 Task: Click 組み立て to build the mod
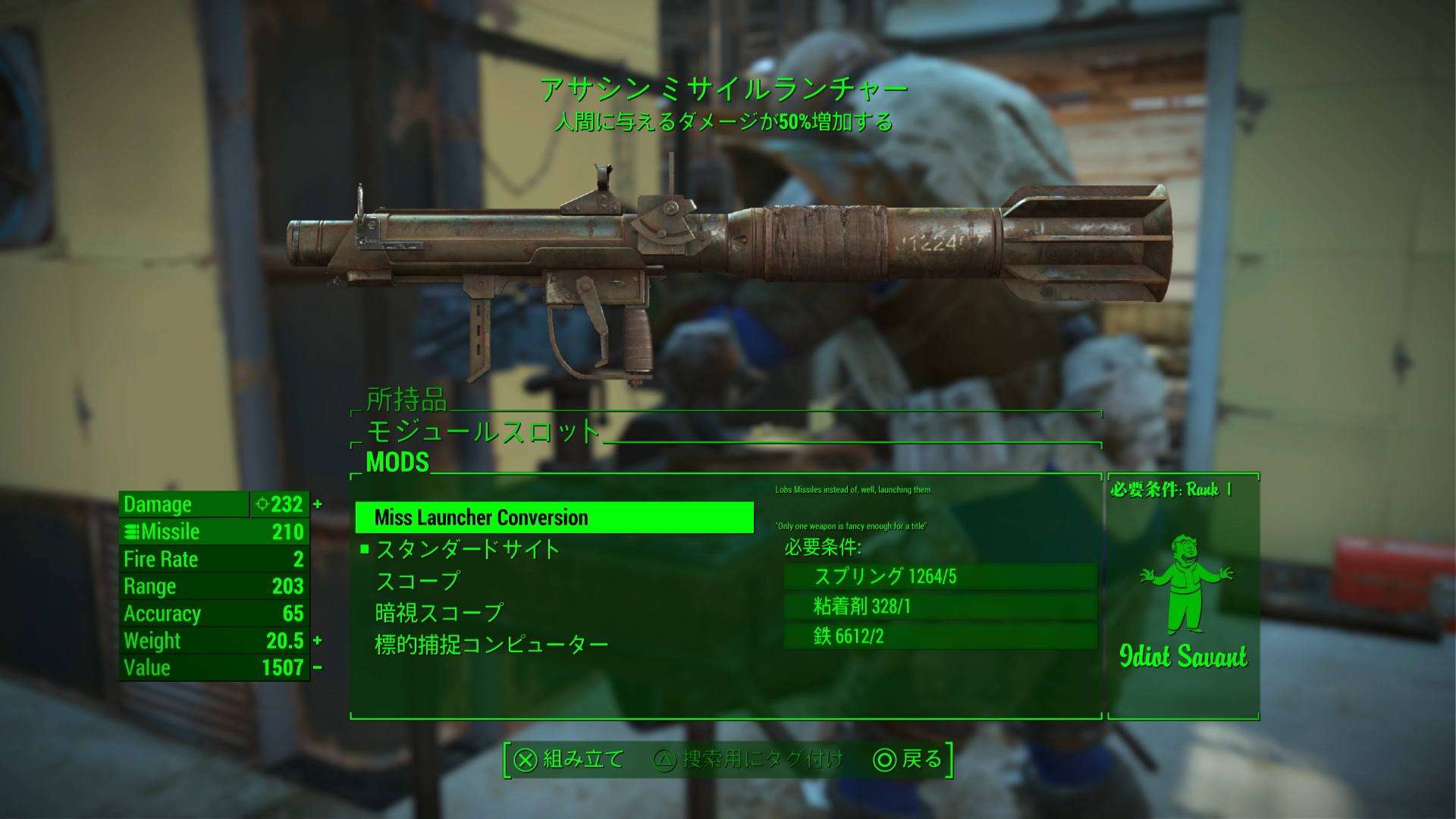click(x=569, y=759)
